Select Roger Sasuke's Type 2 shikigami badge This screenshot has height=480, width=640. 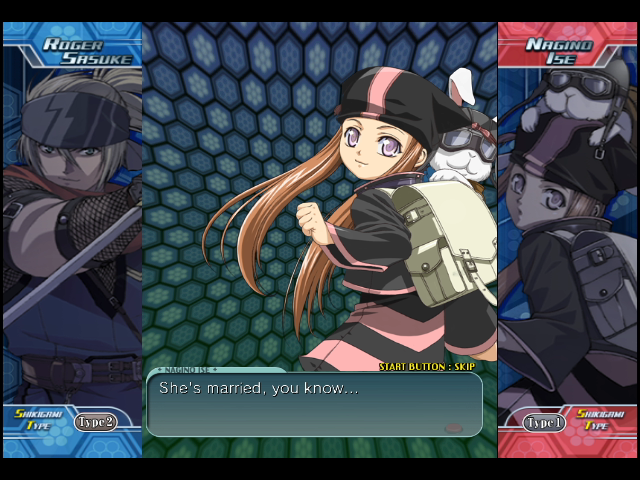pyautogui.click(x=94, y=421)
